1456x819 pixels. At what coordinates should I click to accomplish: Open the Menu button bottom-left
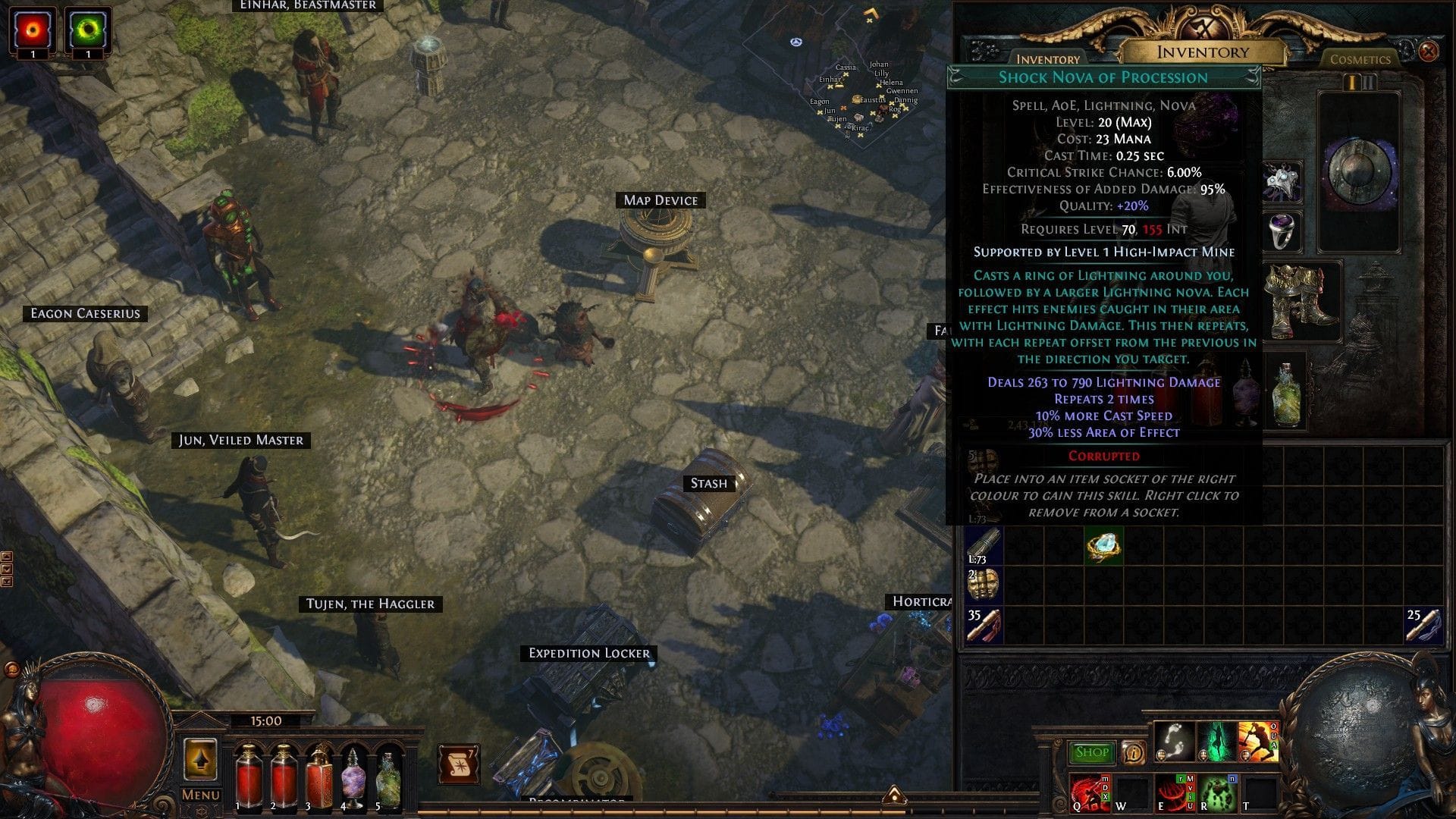[200, 795]
